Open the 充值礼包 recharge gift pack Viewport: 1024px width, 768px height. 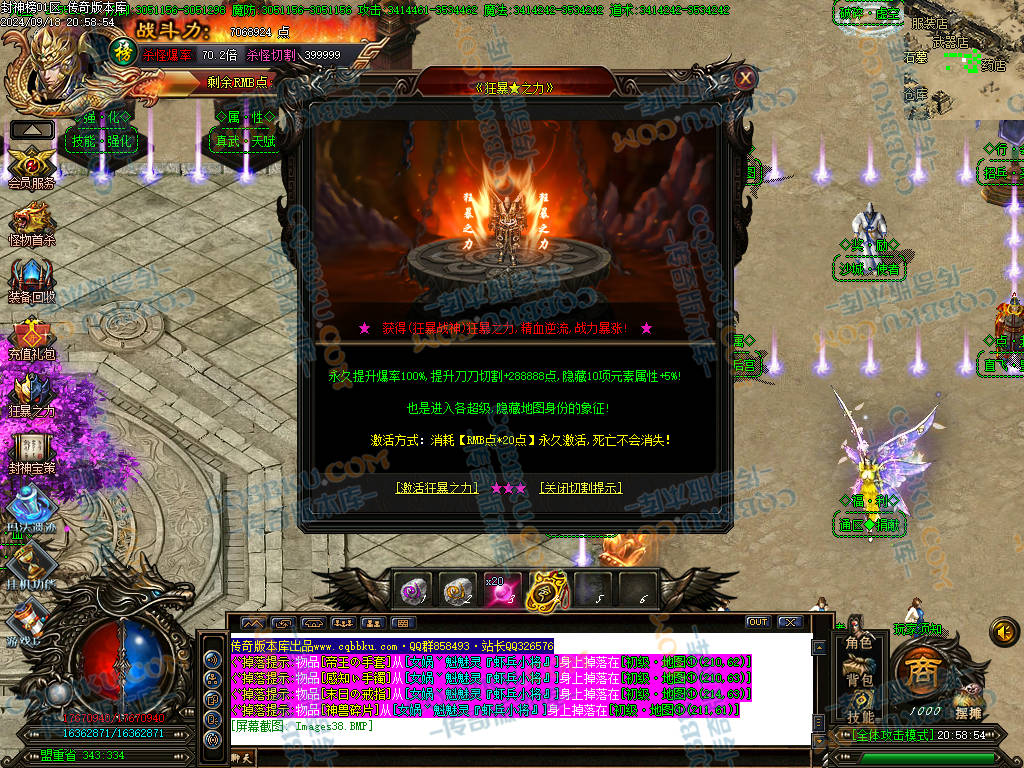(x=32, y=338)
